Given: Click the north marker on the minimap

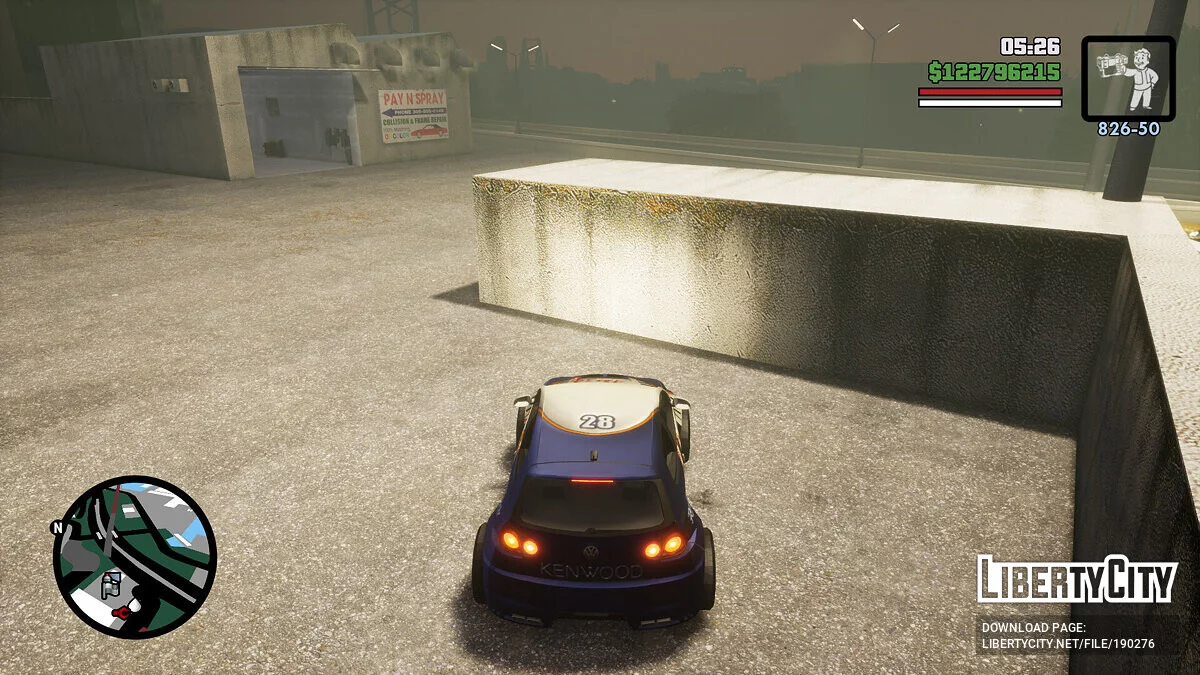Looking at the screenshot, I should pos(58,527).
